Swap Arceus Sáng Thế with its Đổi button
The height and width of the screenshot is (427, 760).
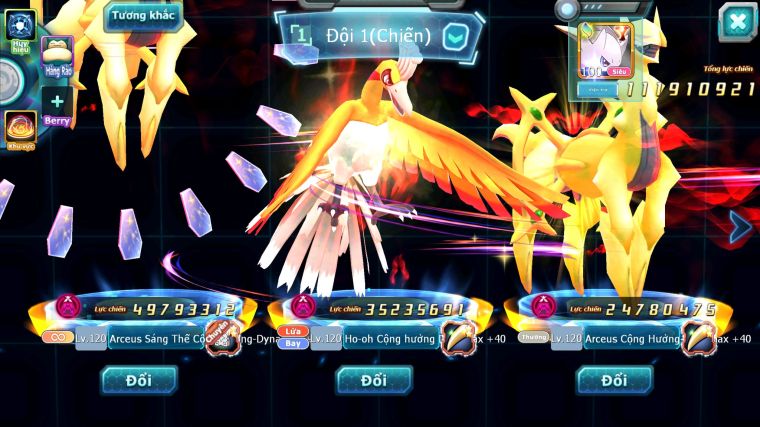pyautogui.click(x=139, y=380)
